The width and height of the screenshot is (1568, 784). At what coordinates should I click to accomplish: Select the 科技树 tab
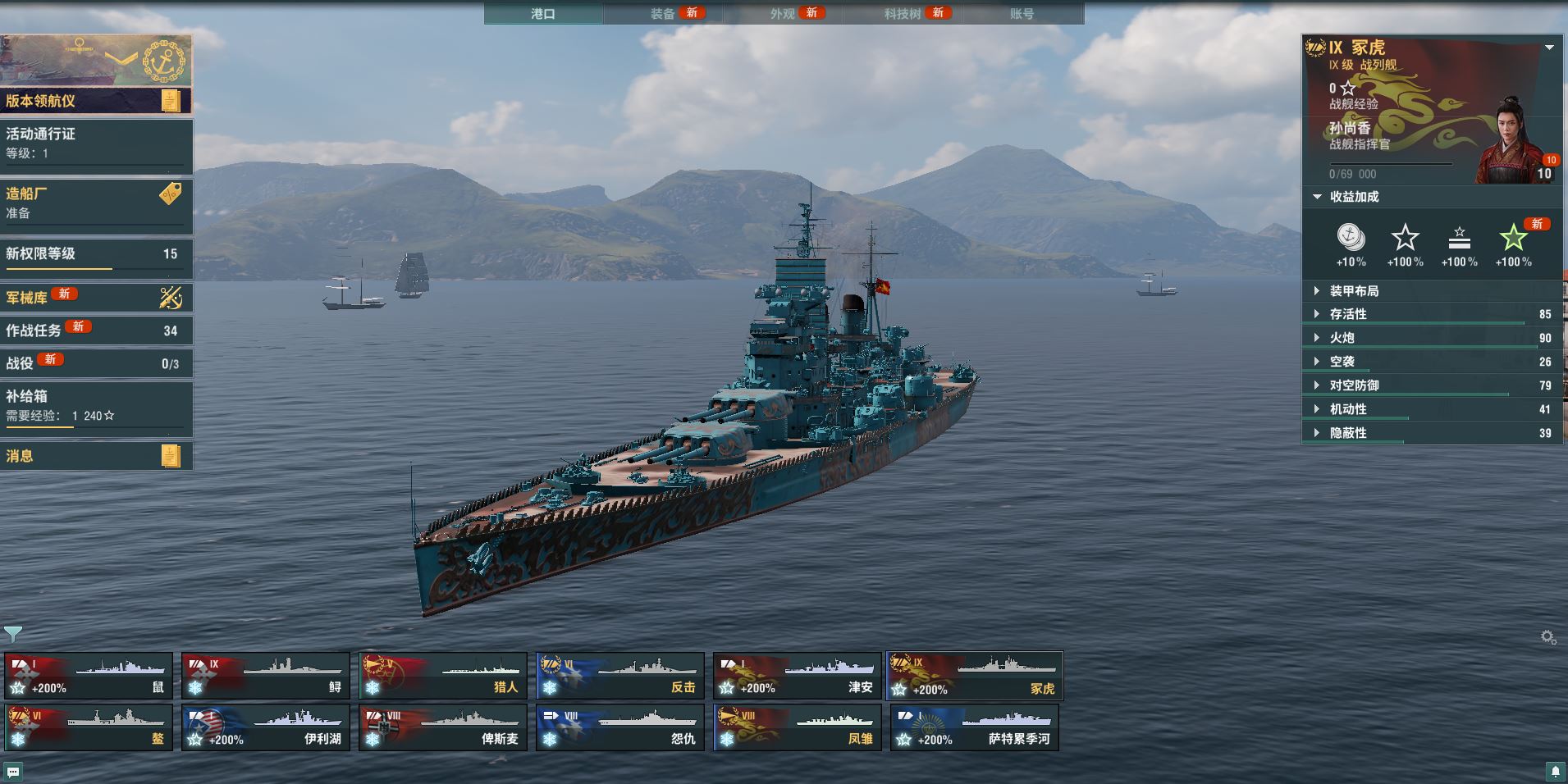tap(903, 14)
